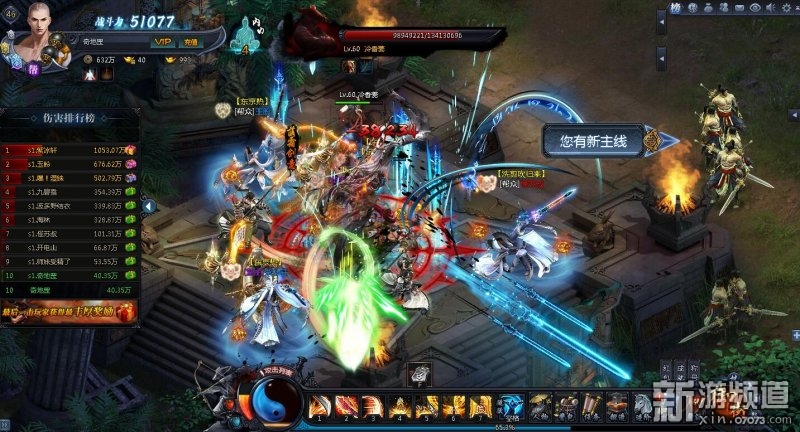Activate the skill in hotbar slot 4
Screen dimensions: 800x432
(401, 405)
